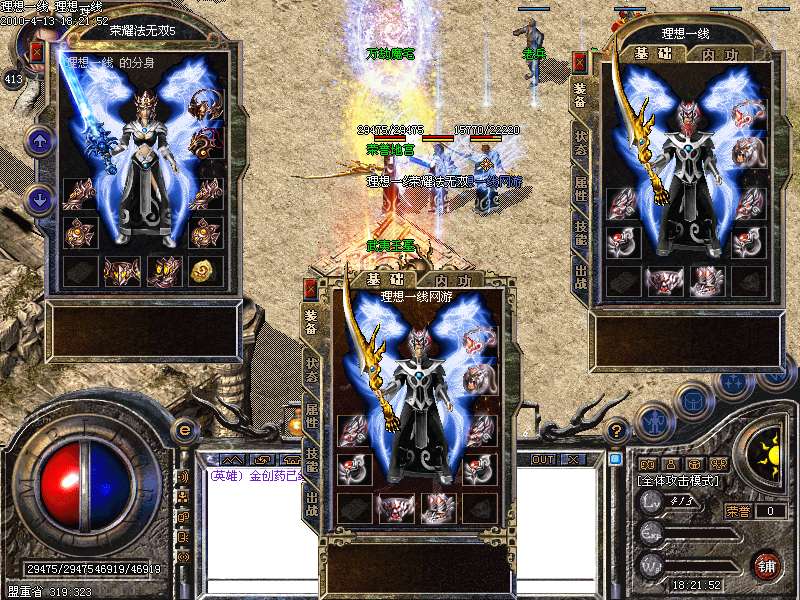The image size is (800, 600).
Task: Open 技能 side tab in 理想一线 panel
Action: 581,232
